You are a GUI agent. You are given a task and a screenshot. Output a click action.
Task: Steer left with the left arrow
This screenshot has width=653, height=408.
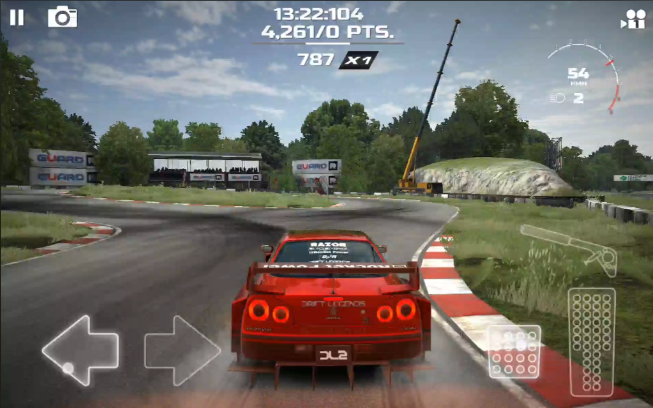coord(80,350)
